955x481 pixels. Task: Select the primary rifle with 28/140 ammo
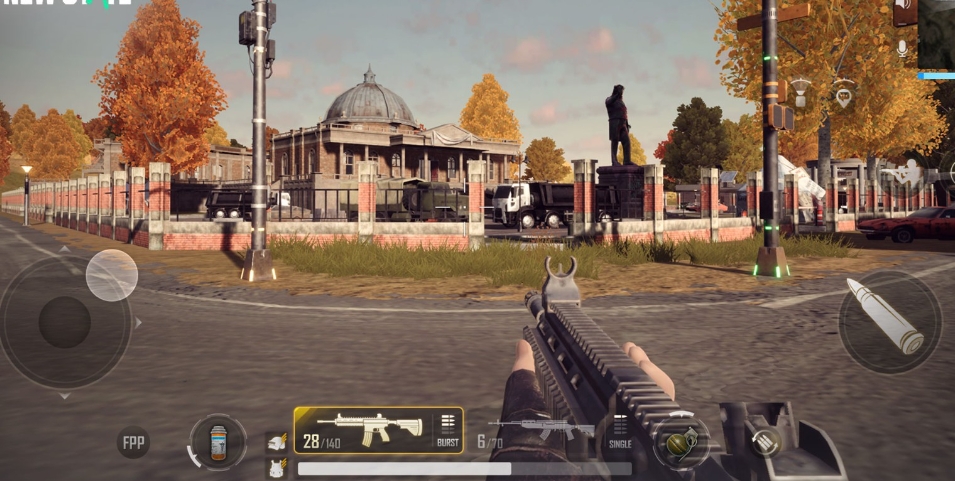tap(364, 429)
